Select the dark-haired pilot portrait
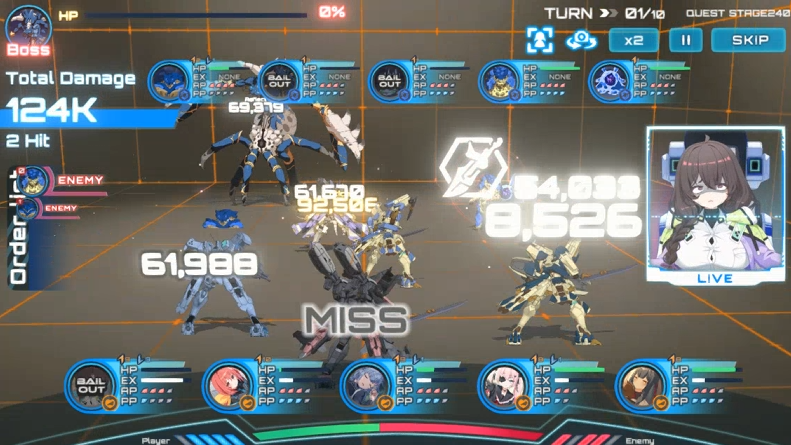791x445 pixels. 639,386
